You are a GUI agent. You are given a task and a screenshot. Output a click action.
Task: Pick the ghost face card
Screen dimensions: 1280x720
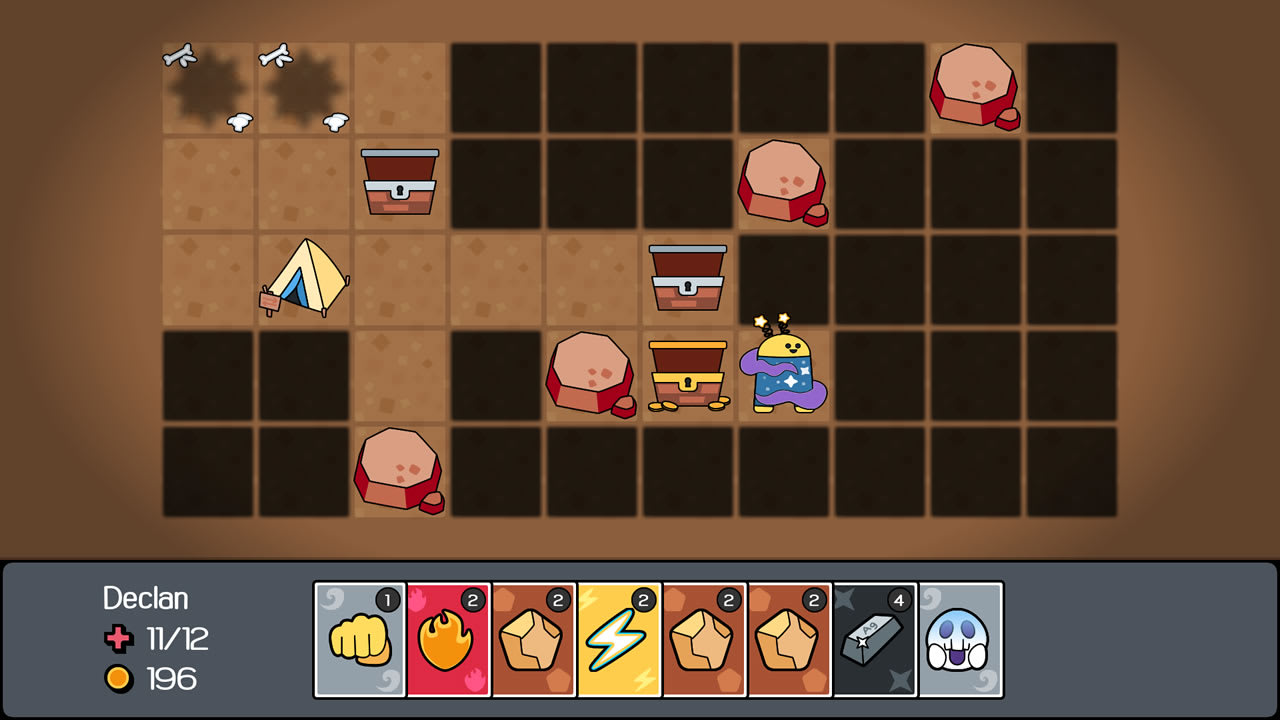[959, 638]
